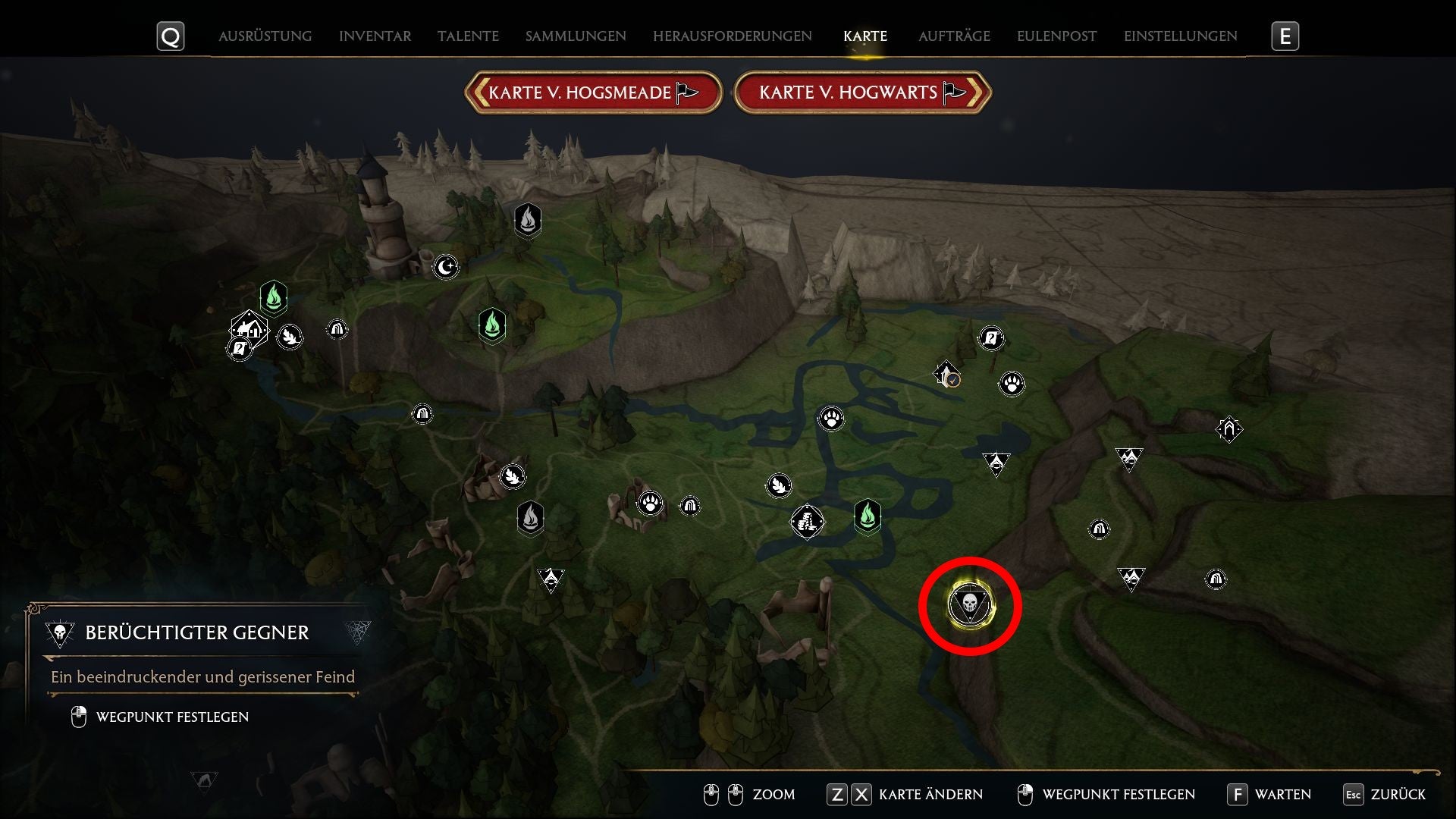
Task: Select the cave entrance arch icon
Action: coord(337,330)
